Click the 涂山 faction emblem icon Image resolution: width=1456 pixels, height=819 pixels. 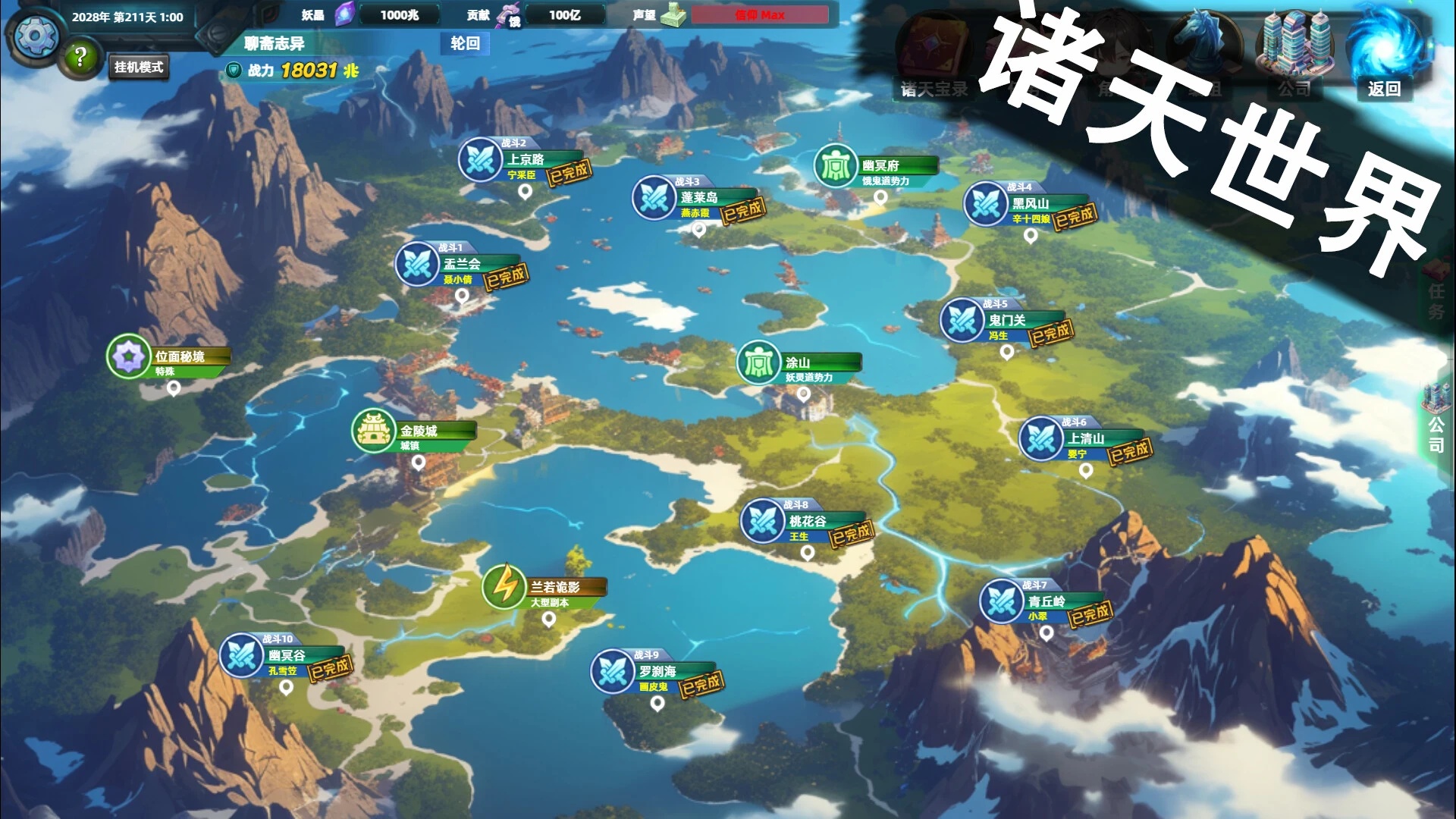click(x=758, y=362)
